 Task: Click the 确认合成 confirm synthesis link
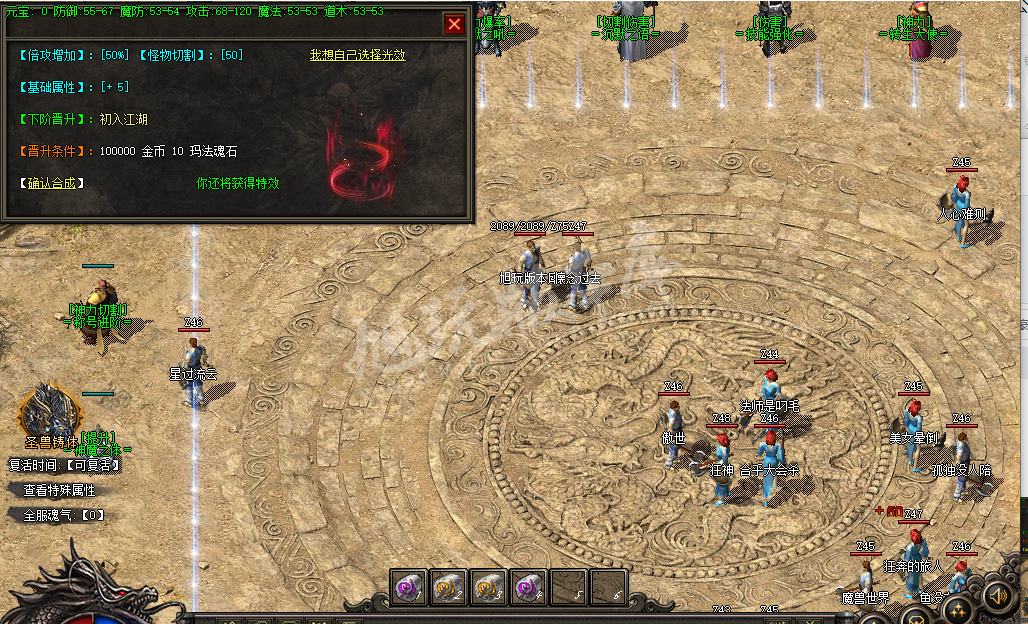[x=51, y=183]
